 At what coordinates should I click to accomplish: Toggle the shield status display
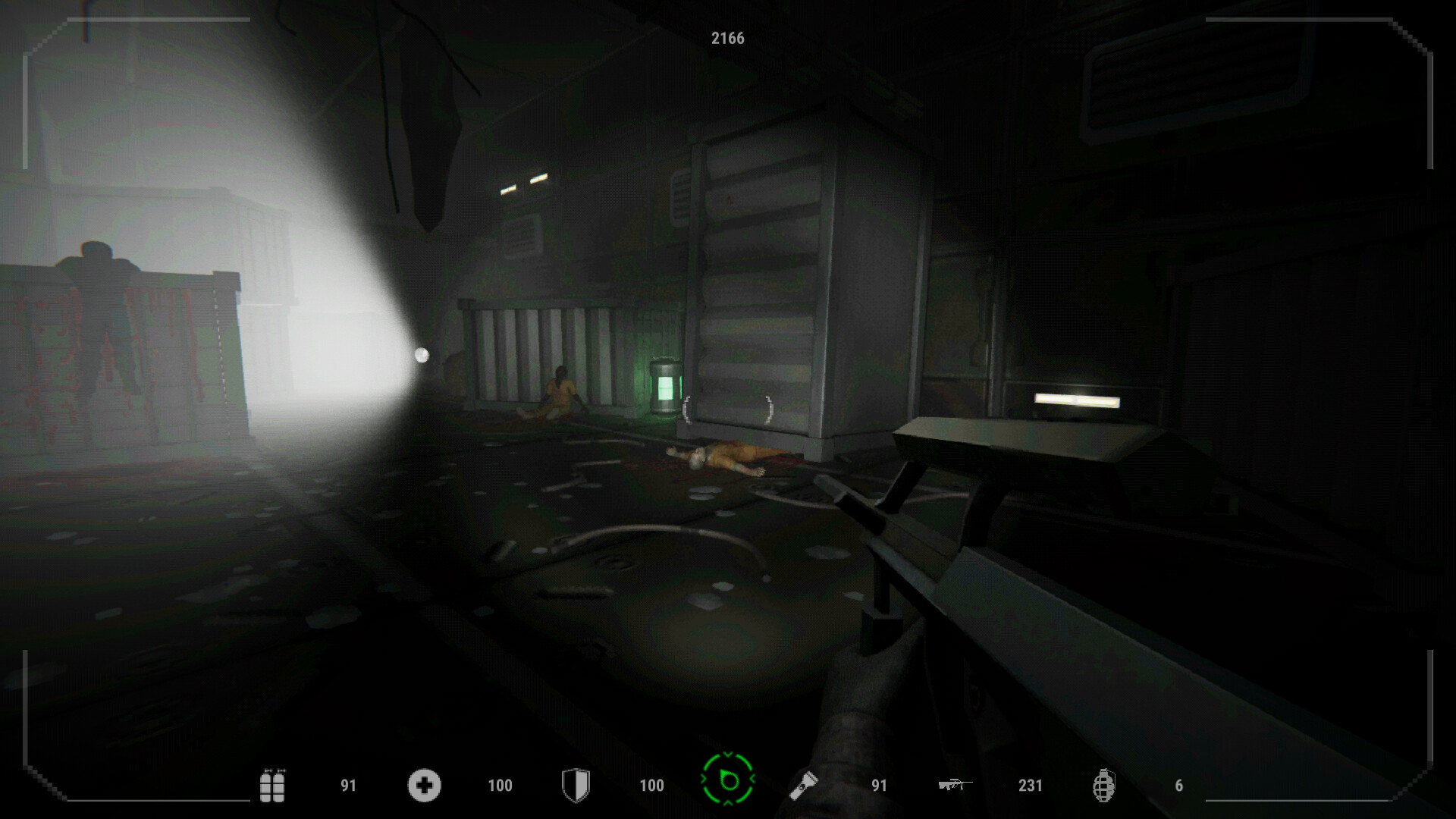coord(576,786)
